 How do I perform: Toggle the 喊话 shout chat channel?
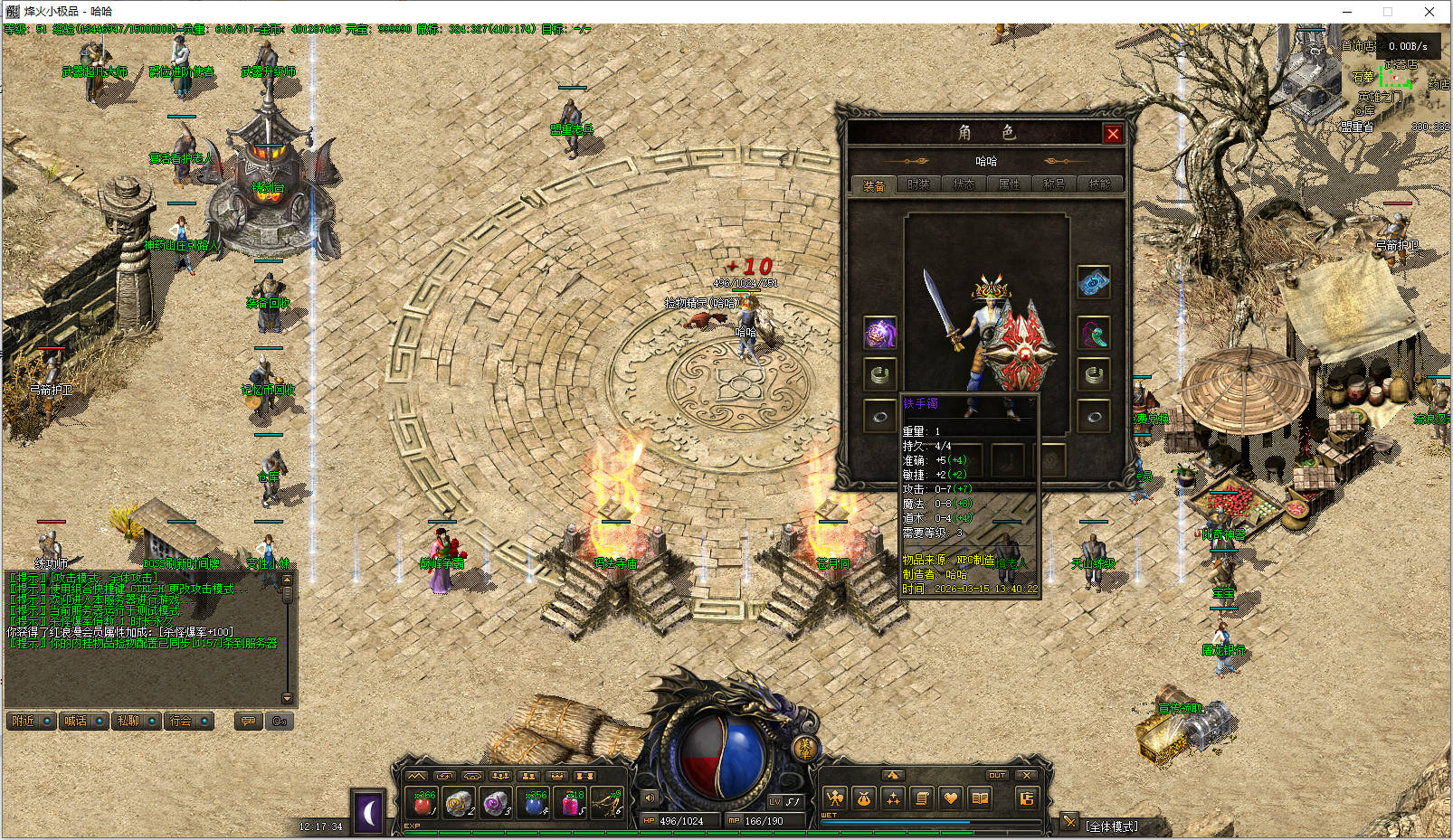83,721
